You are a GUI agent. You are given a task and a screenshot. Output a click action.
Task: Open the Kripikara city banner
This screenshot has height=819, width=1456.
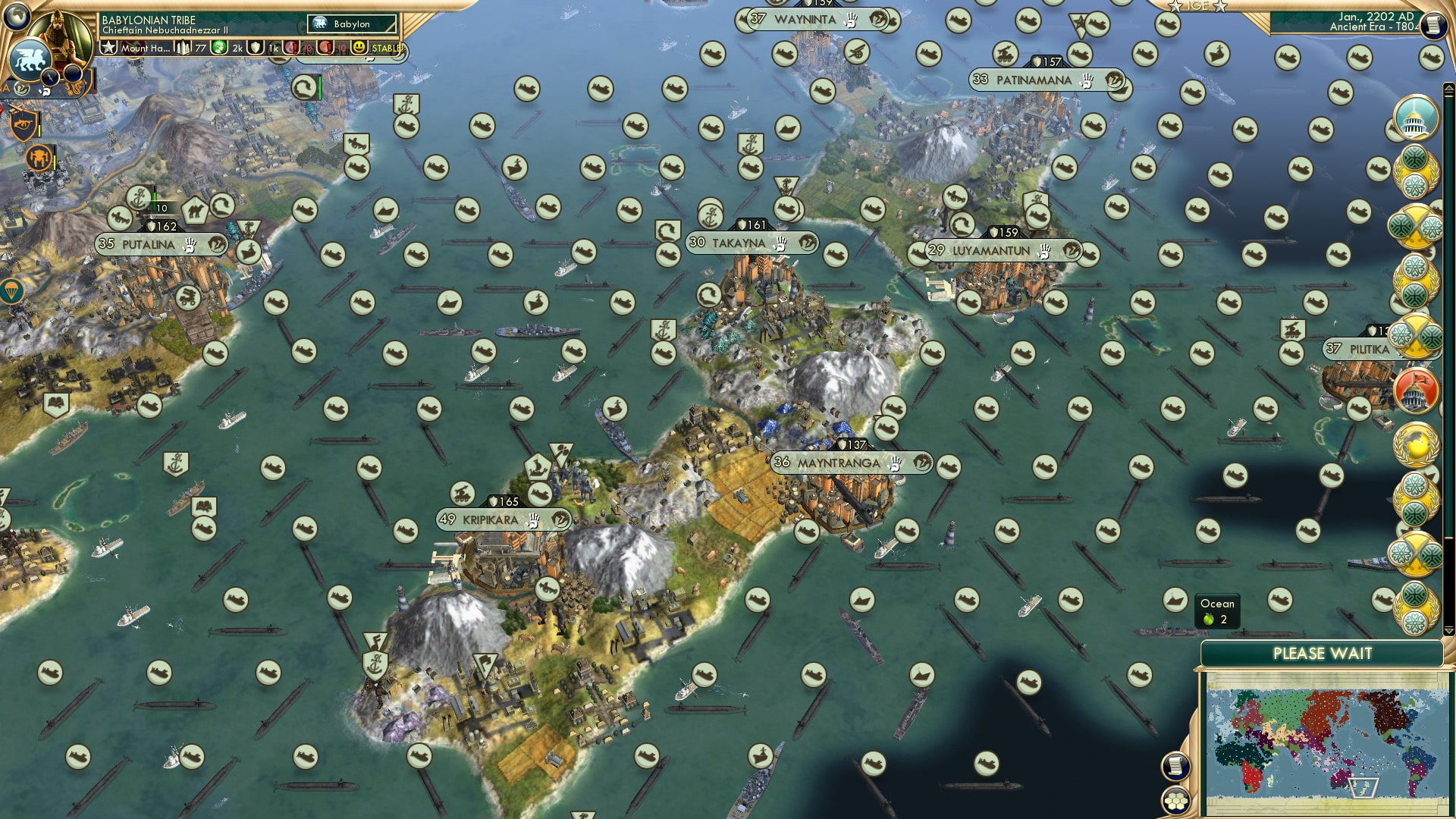tap(500, 521)
